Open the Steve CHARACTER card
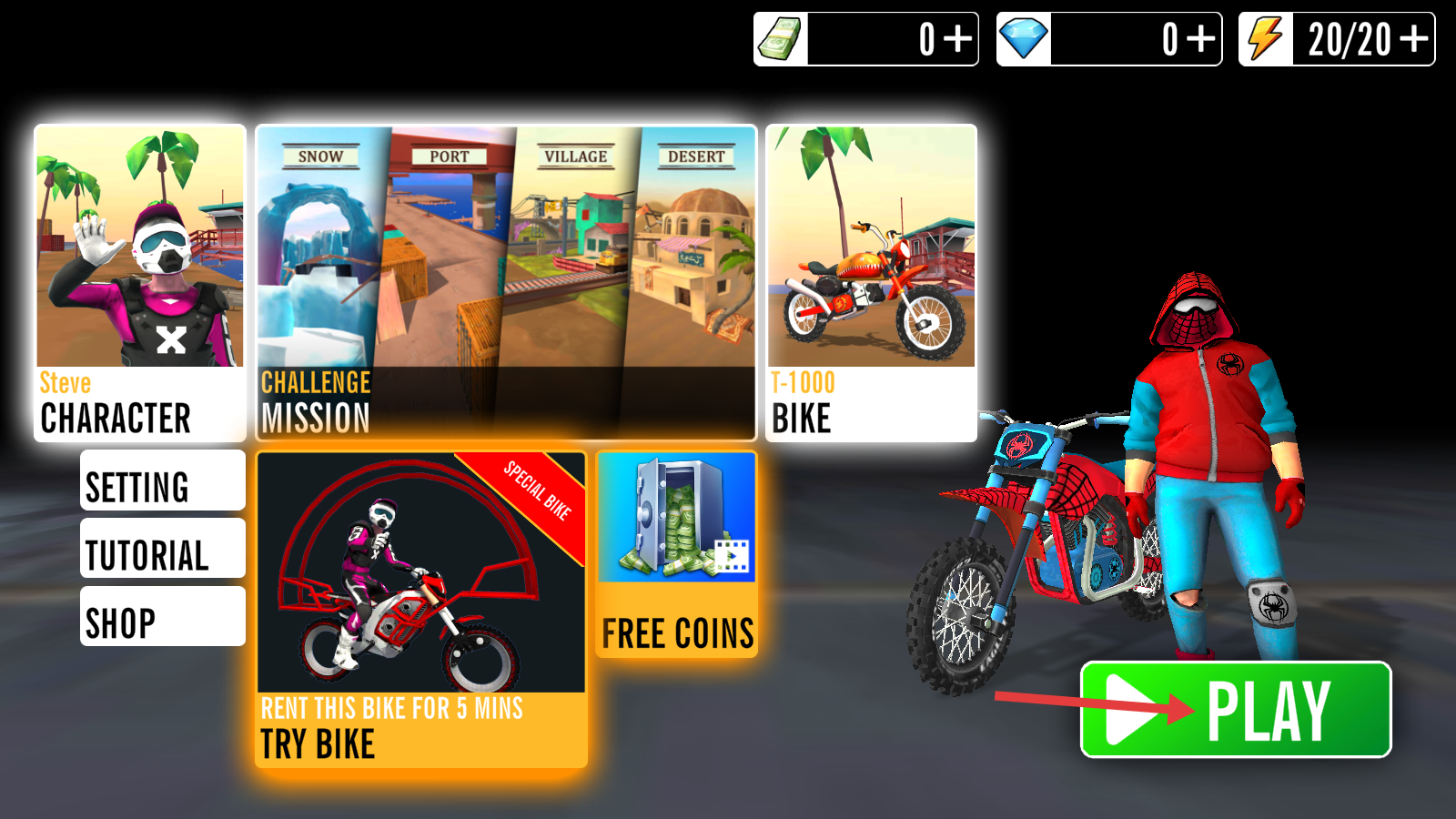This screenshot has height=819, width=1456. [140, 283]
